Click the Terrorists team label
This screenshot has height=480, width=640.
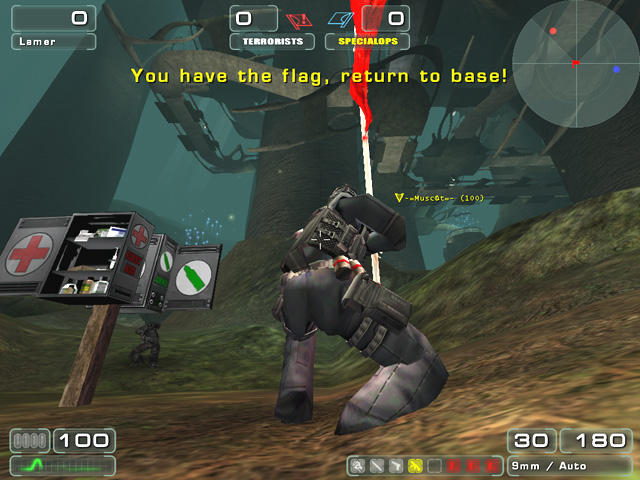[272, 42]
